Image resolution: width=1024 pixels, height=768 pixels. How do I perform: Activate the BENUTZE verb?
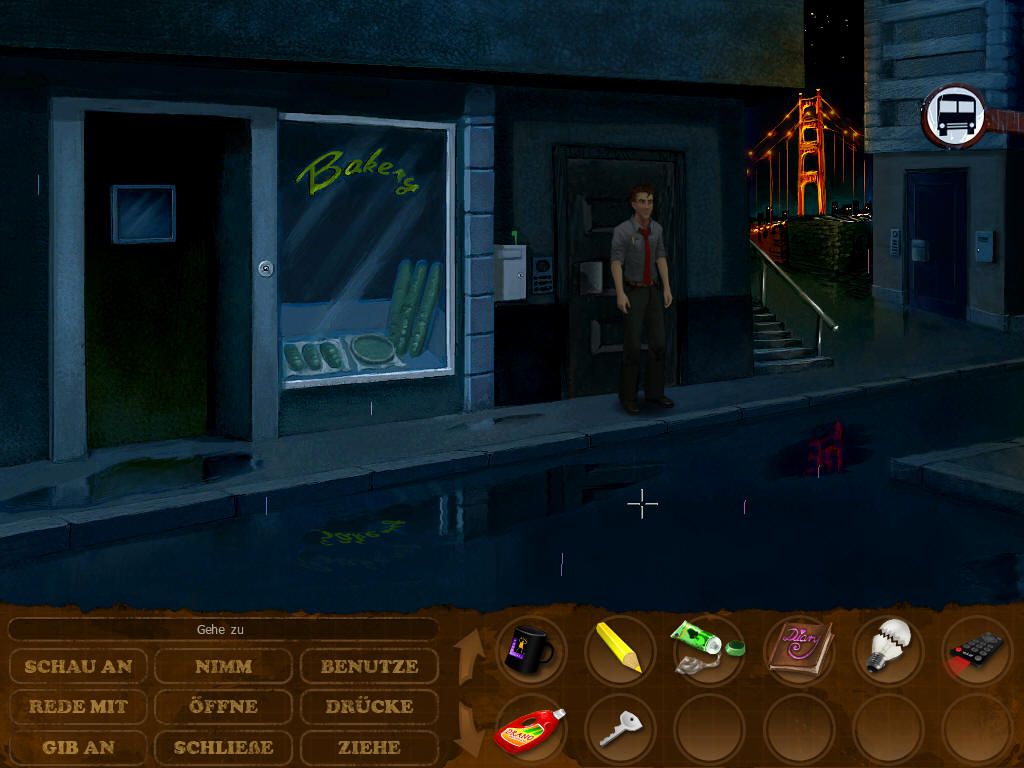[369, 666]
